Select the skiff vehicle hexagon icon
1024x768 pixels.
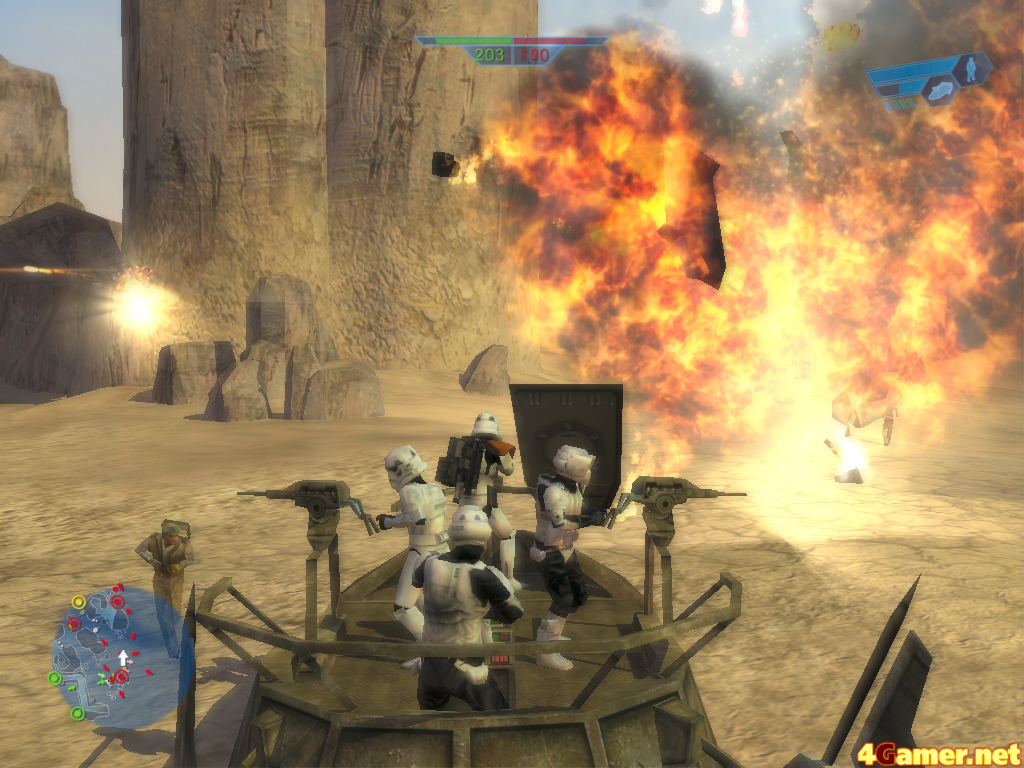coord(940,92)
